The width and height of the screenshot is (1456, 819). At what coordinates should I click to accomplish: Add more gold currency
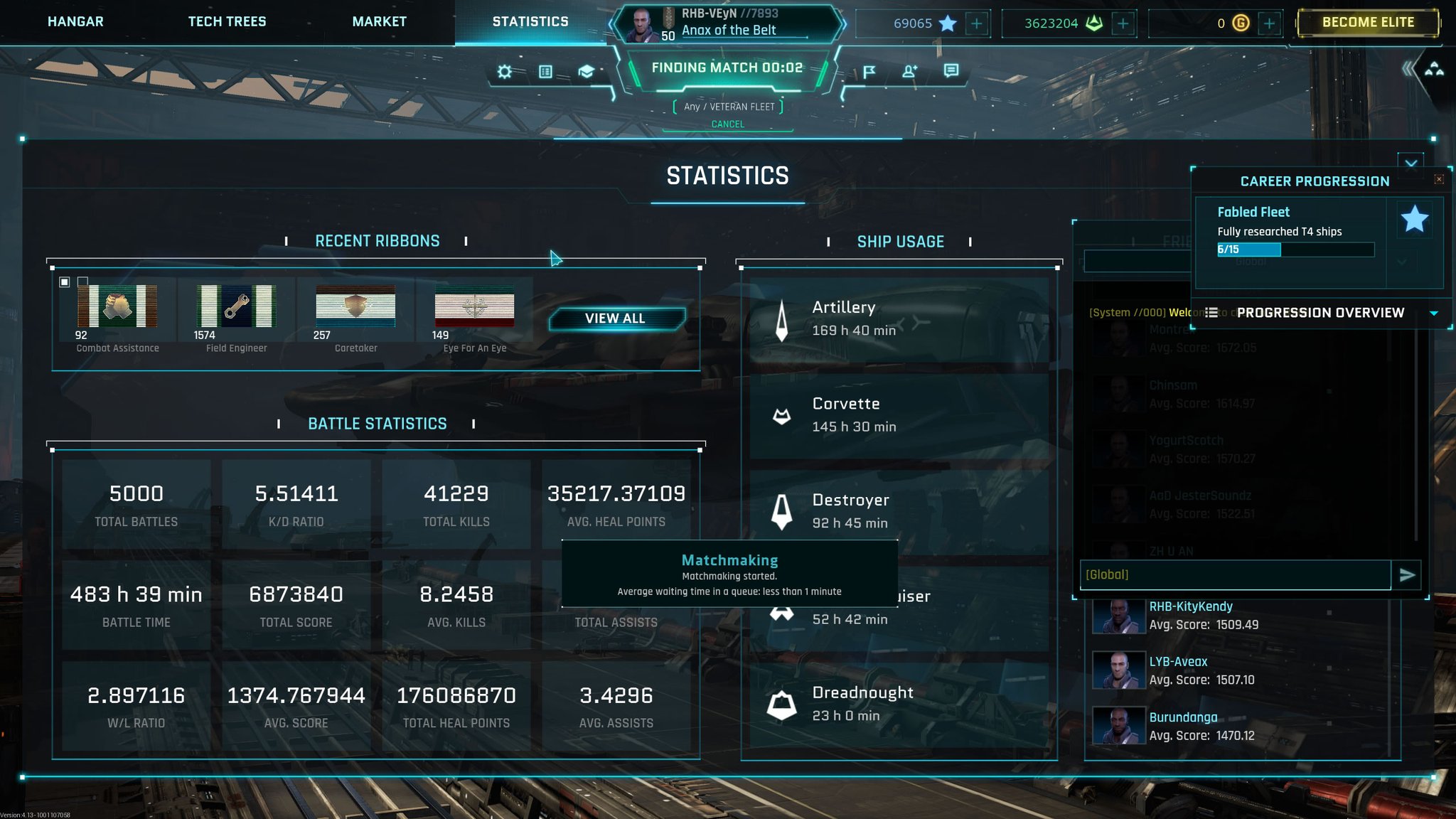tap(1269, 23)
